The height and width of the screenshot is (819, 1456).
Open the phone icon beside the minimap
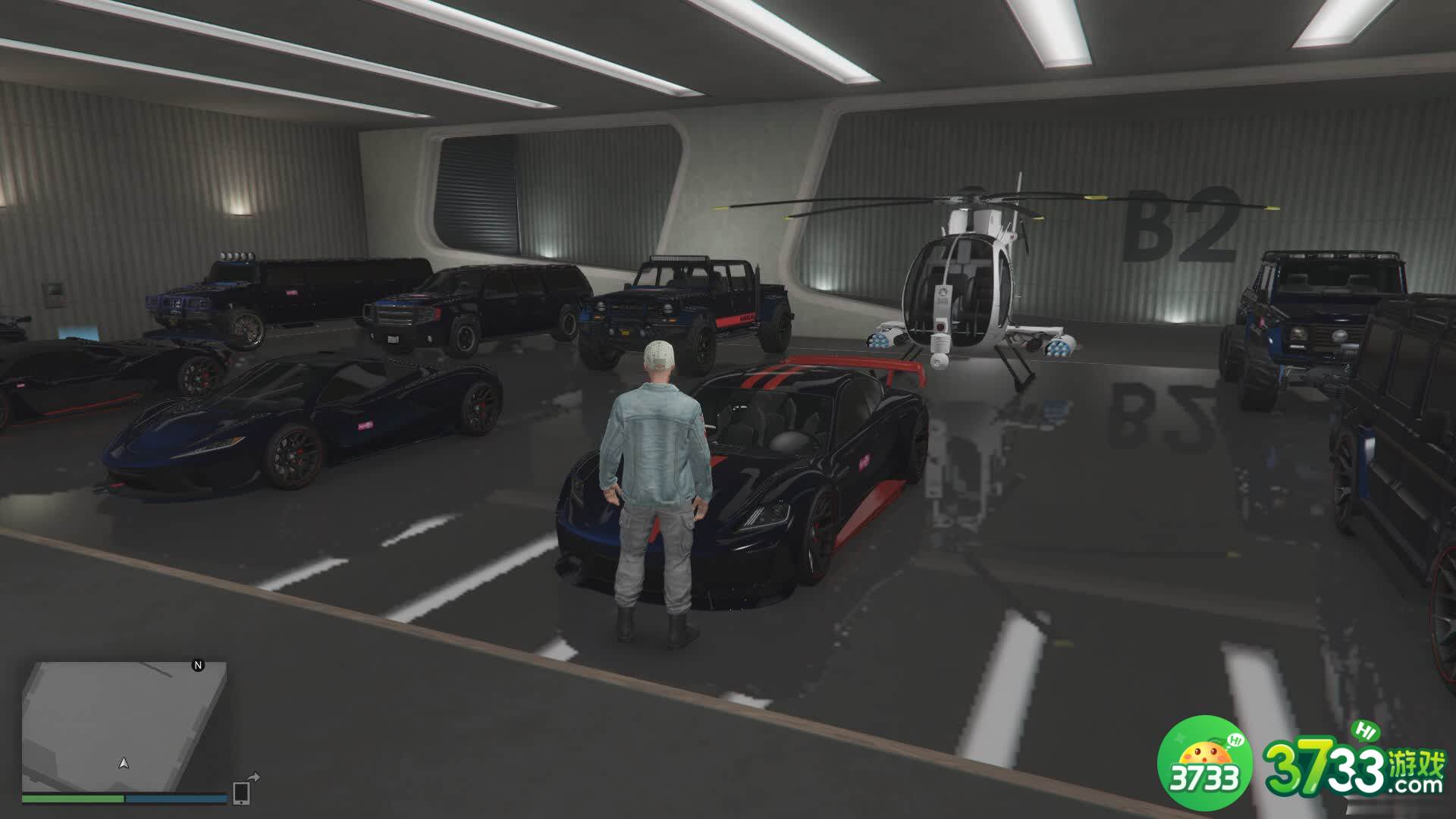point(242,792)
